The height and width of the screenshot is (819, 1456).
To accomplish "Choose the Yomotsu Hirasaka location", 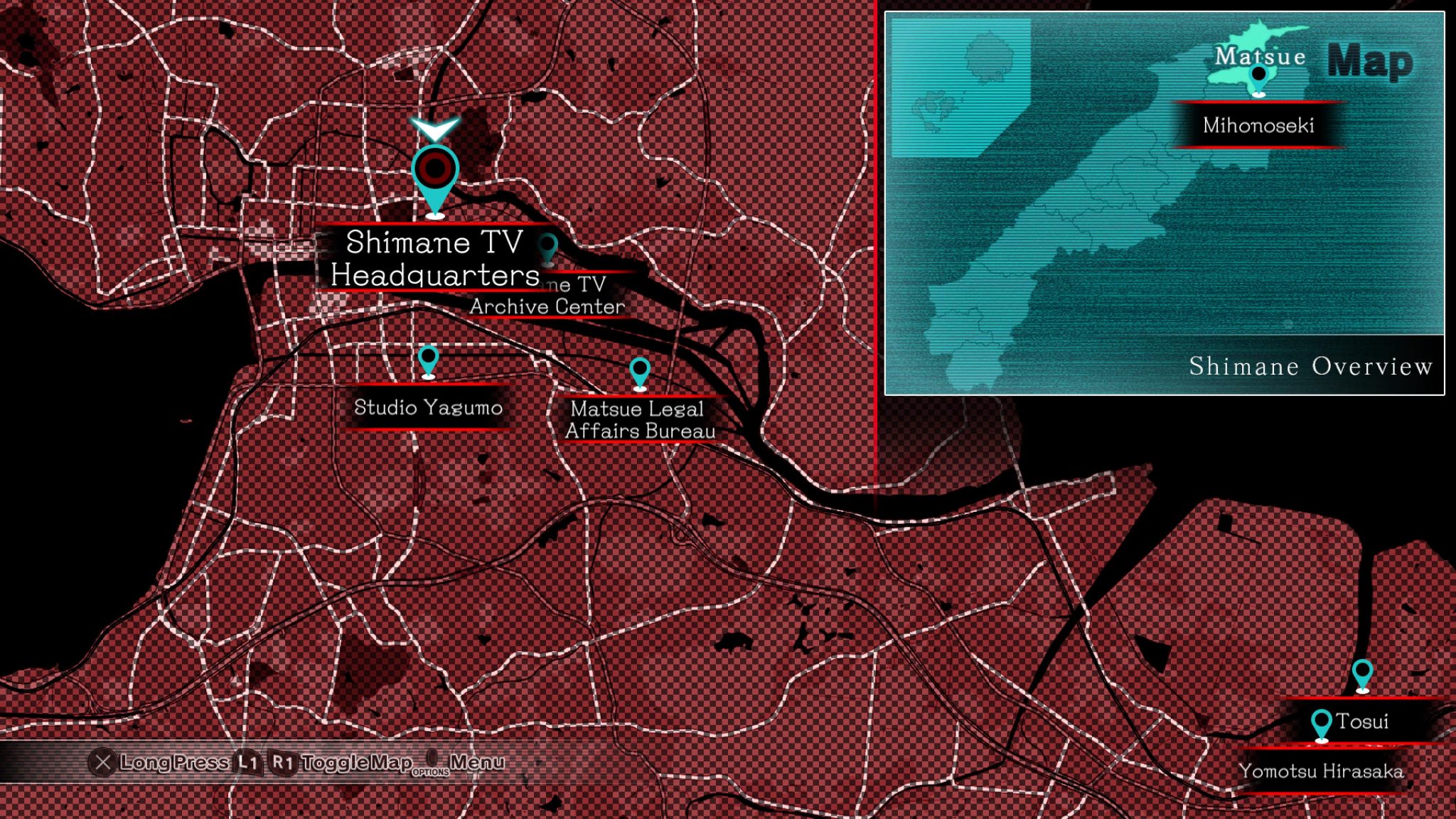I will coord(1321,771).
